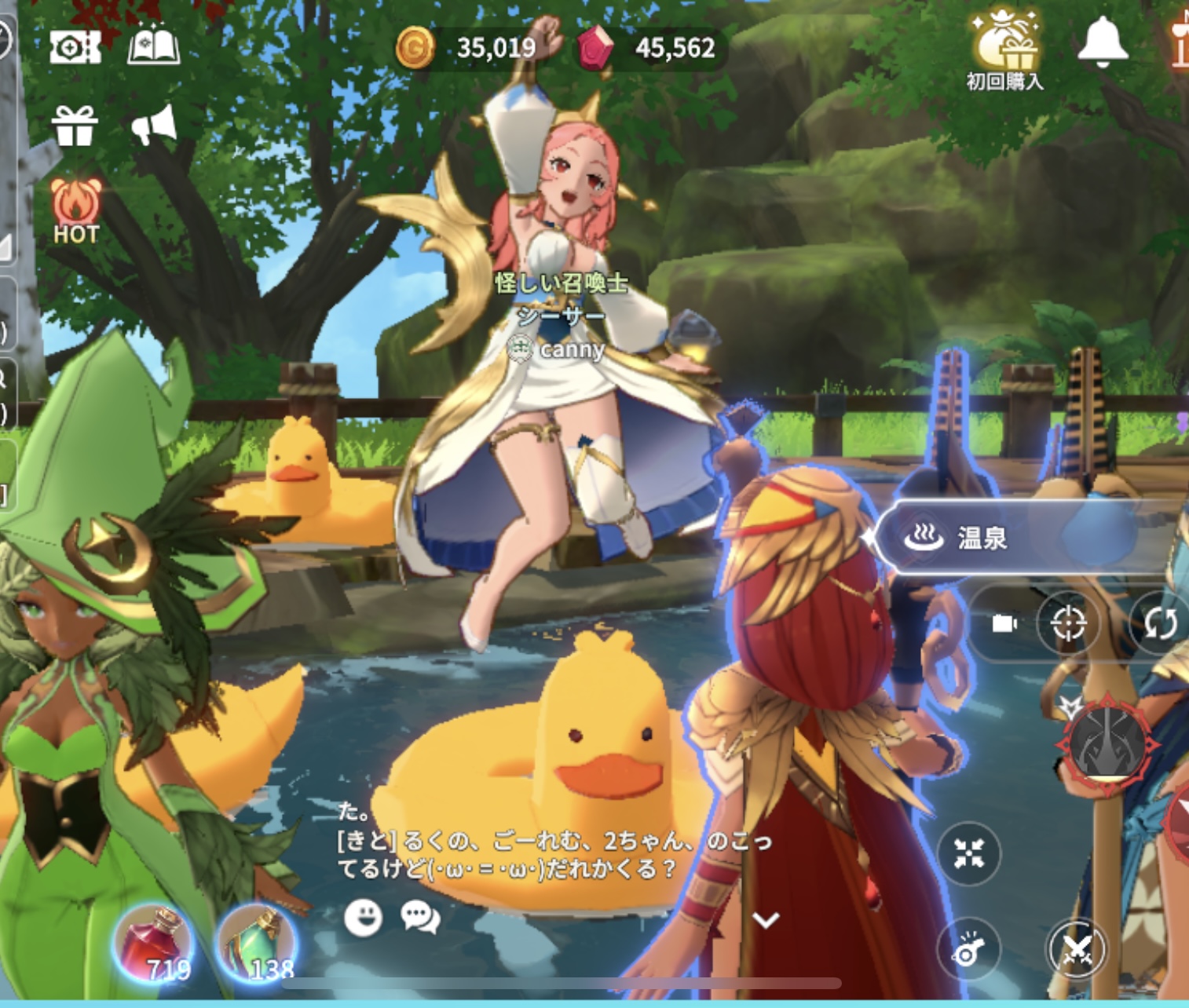
Task: Open the chat speech bubbles
Action: (x=420, y=916)
